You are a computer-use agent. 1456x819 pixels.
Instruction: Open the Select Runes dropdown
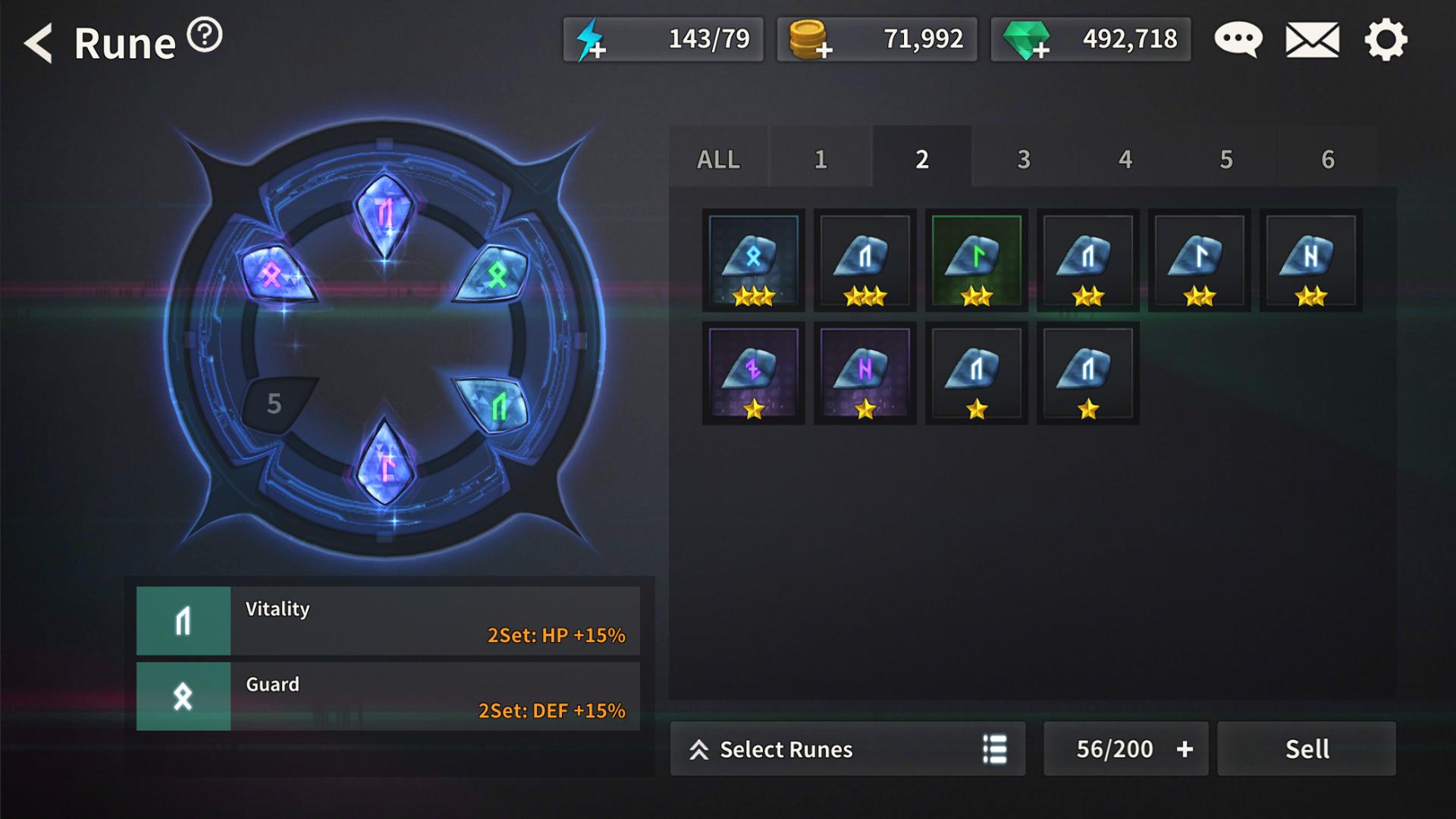coord(847,749)
